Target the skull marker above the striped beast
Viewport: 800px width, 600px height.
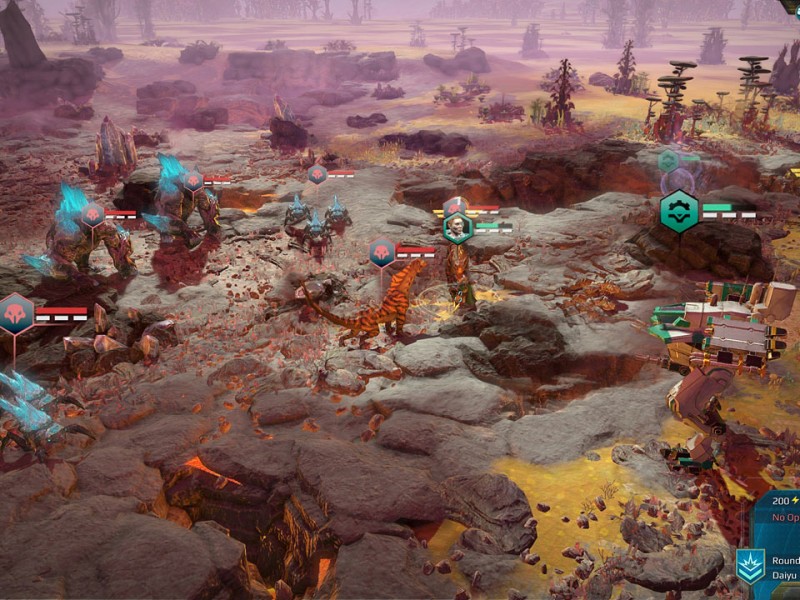tap(382, 252)
